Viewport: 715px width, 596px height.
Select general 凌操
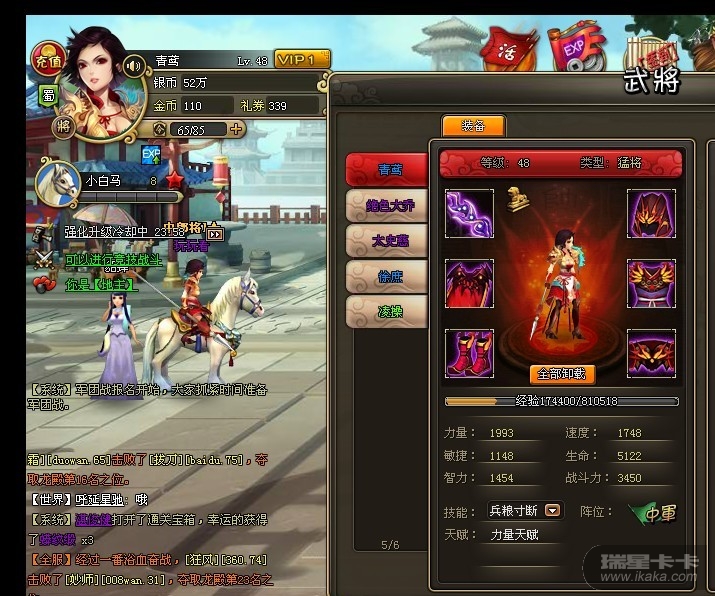tap(386, 312)
